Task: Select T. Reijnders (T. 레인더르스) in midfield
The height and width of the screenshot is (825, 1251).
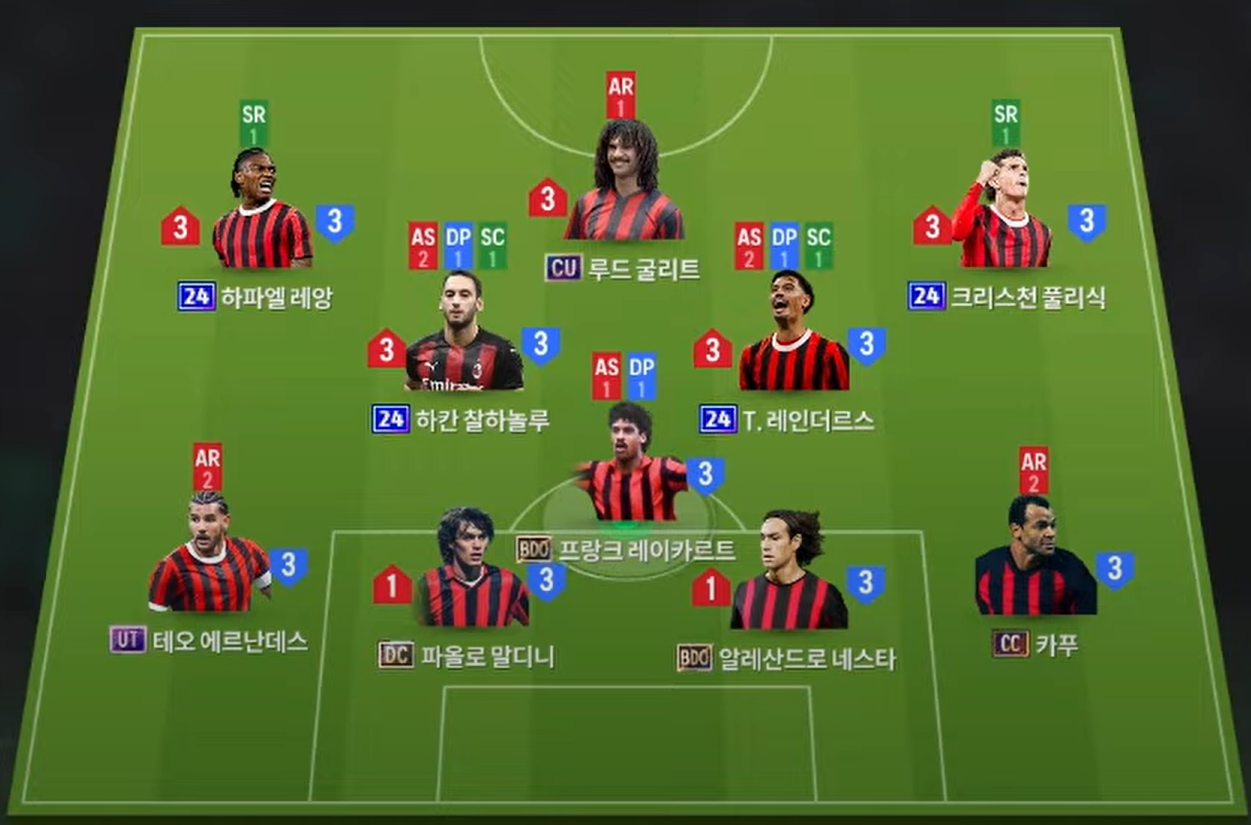Action: tap(792, 335)
